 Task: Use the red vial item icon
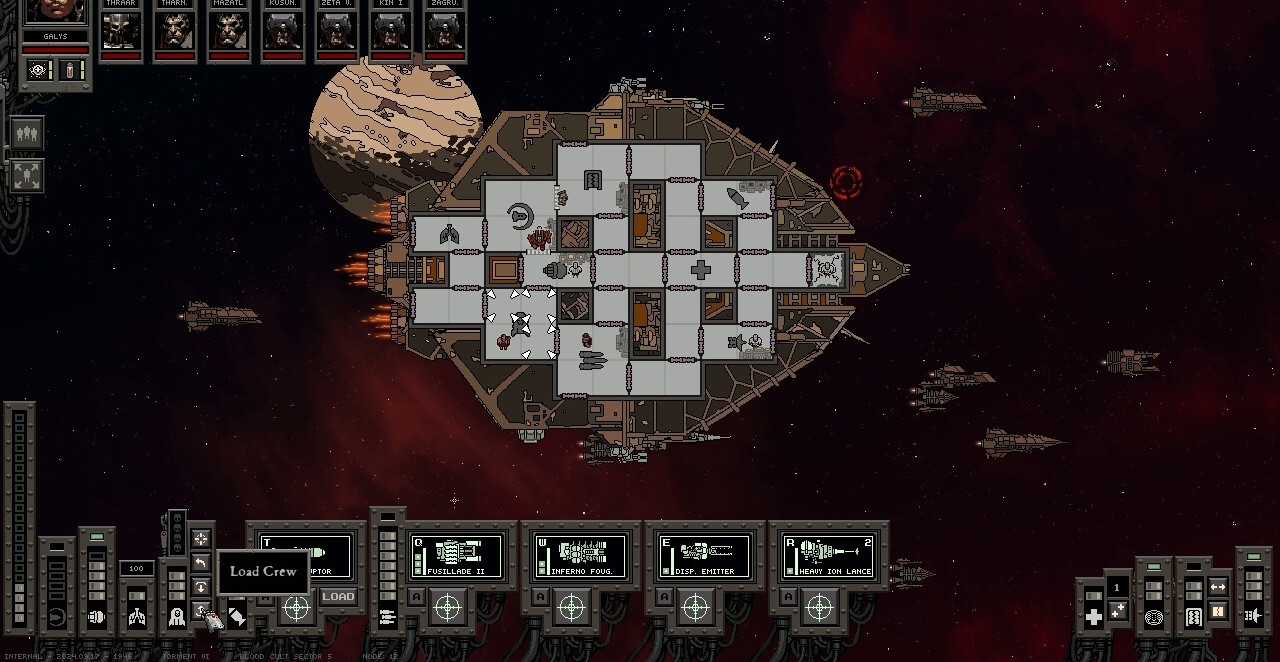pyautogui.click(x=71, y=70)
